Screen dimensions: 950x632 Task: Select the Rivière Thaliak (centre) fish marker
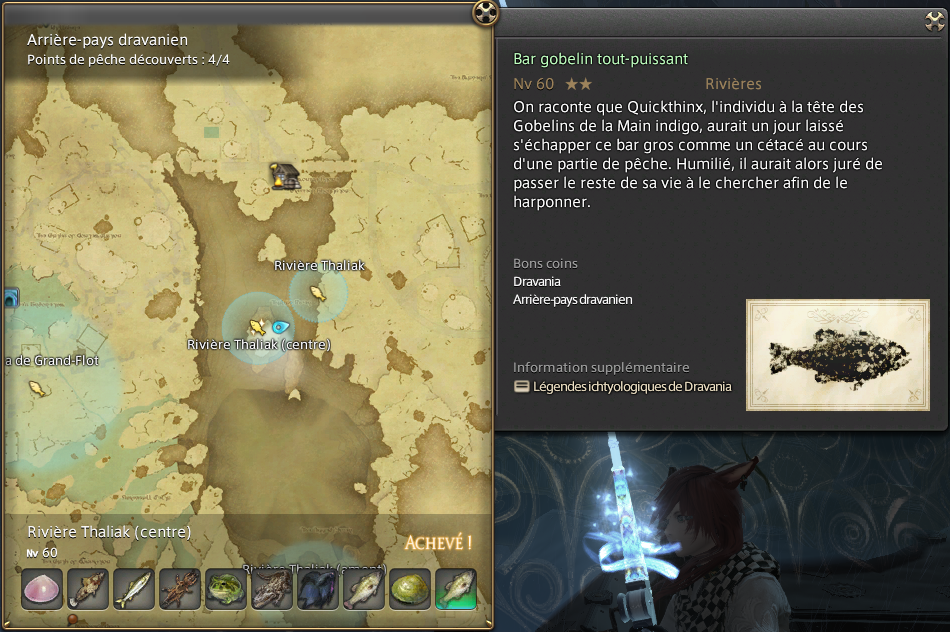[x=257, y=326]
